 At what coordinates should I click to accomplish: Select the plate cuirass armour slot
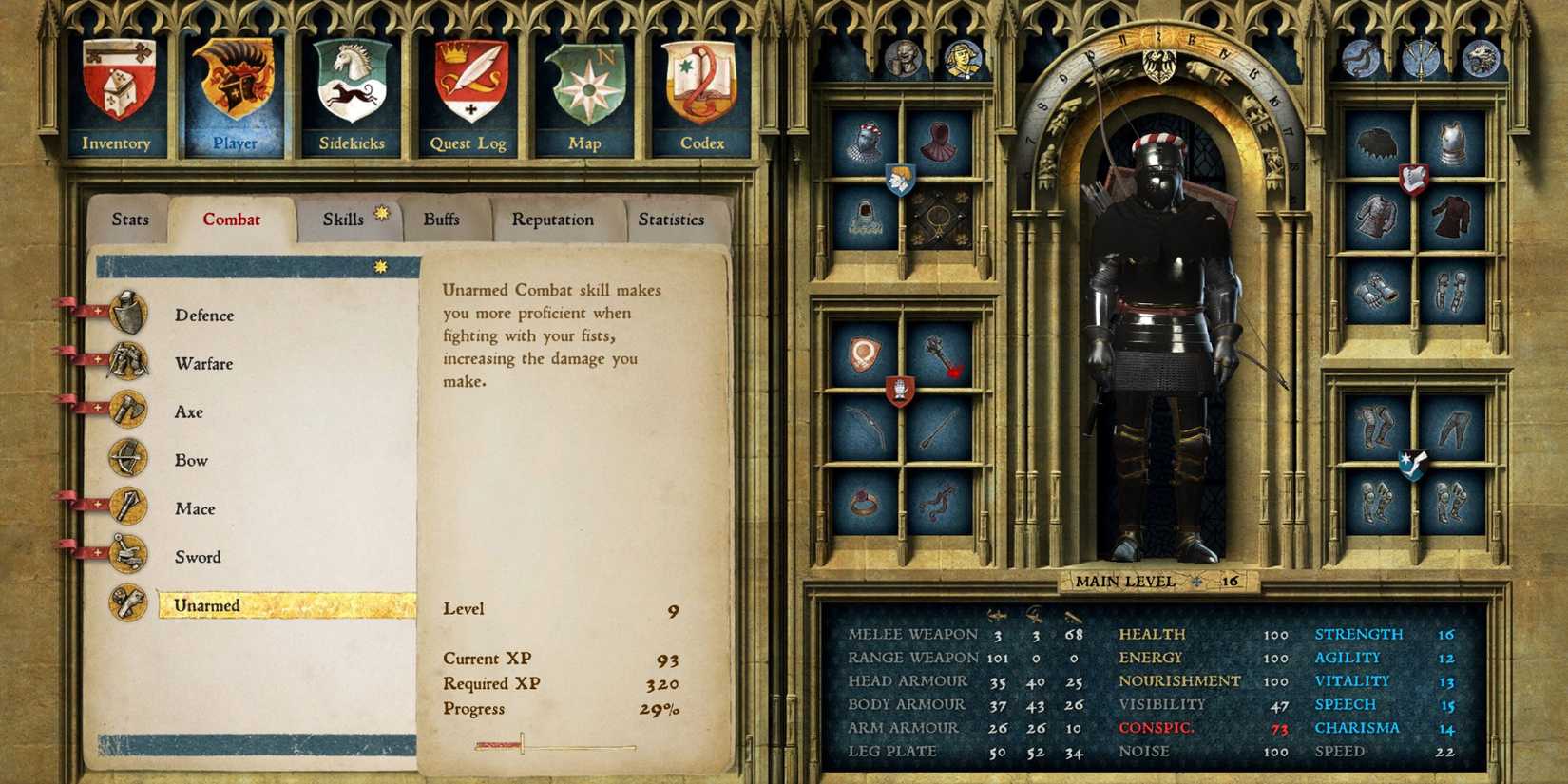click(1450, 141)
